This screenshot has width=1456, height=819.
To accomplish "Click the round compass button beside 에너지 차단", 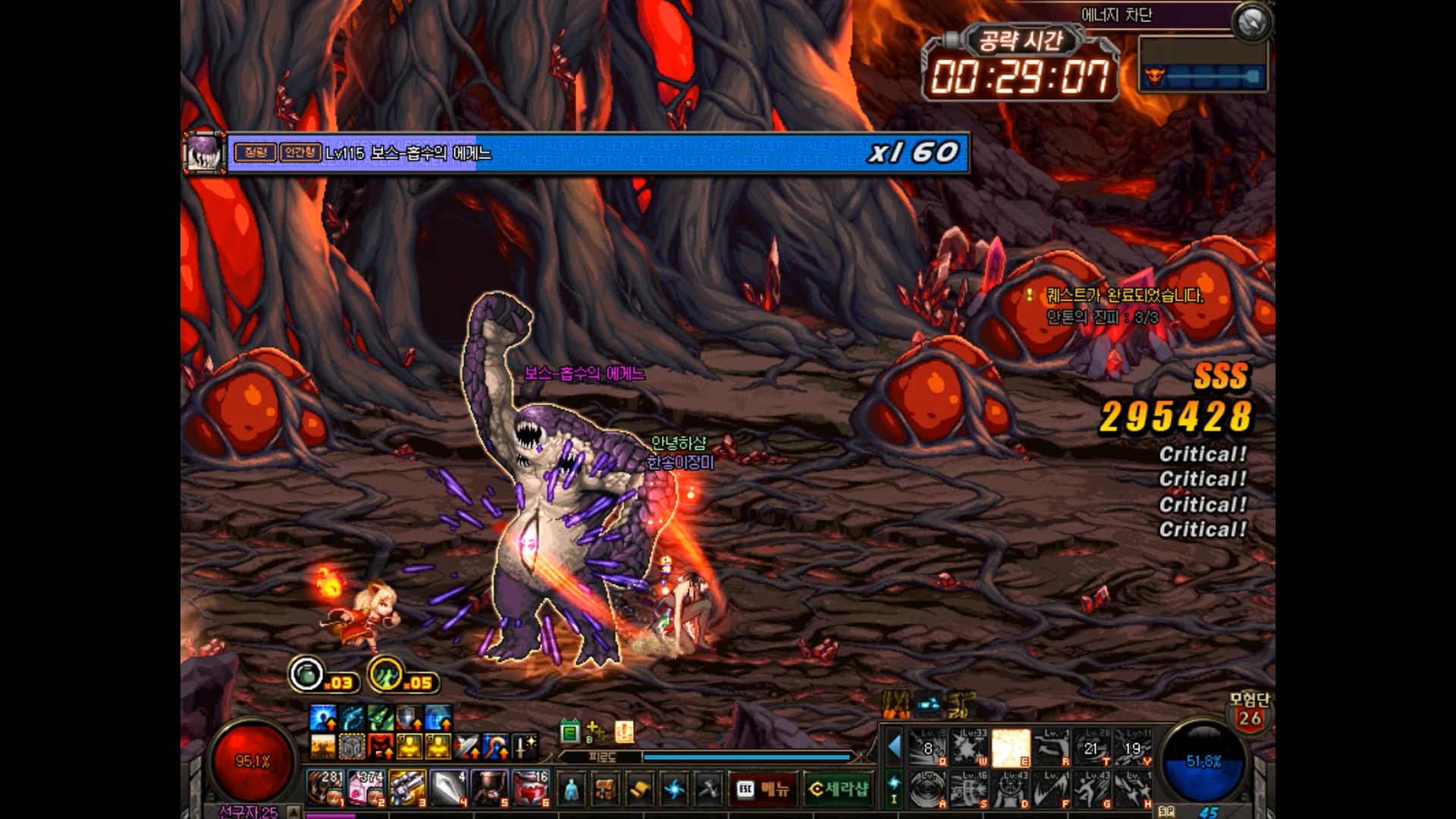I will (1251, 23).
